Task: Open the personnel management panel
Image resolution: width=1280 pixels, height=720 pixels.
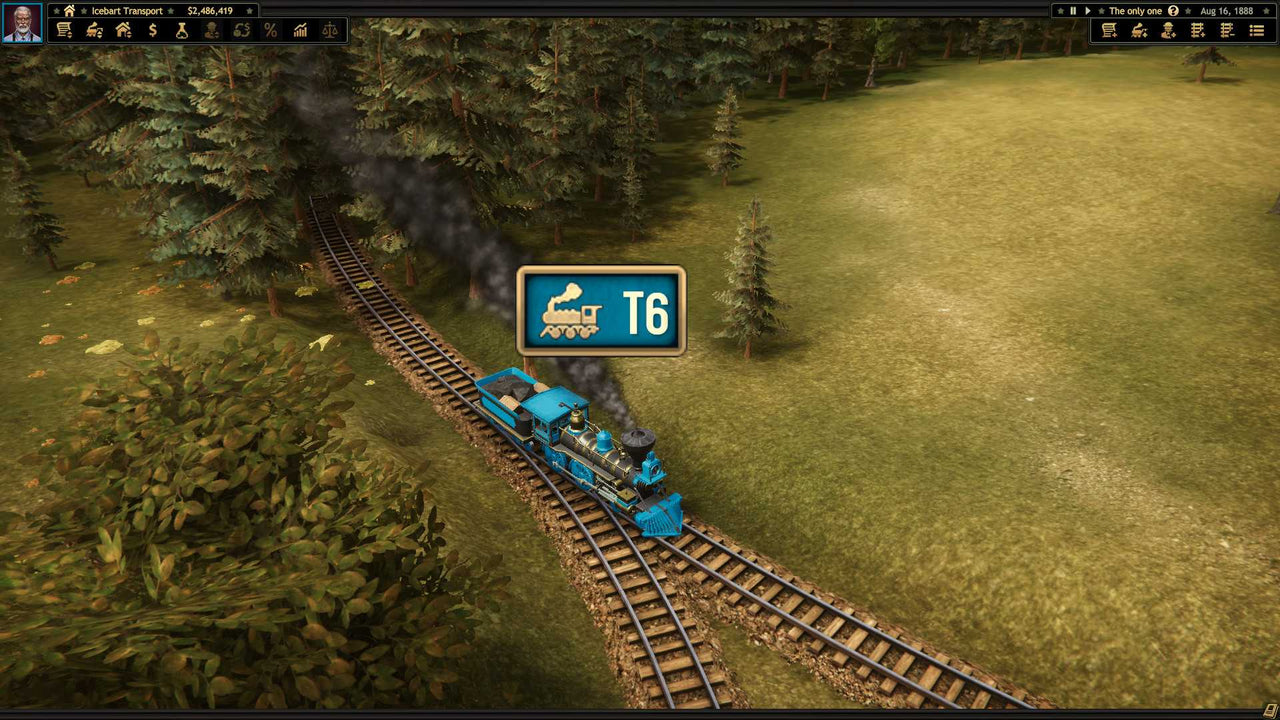Action: click(x=211, y=30)
